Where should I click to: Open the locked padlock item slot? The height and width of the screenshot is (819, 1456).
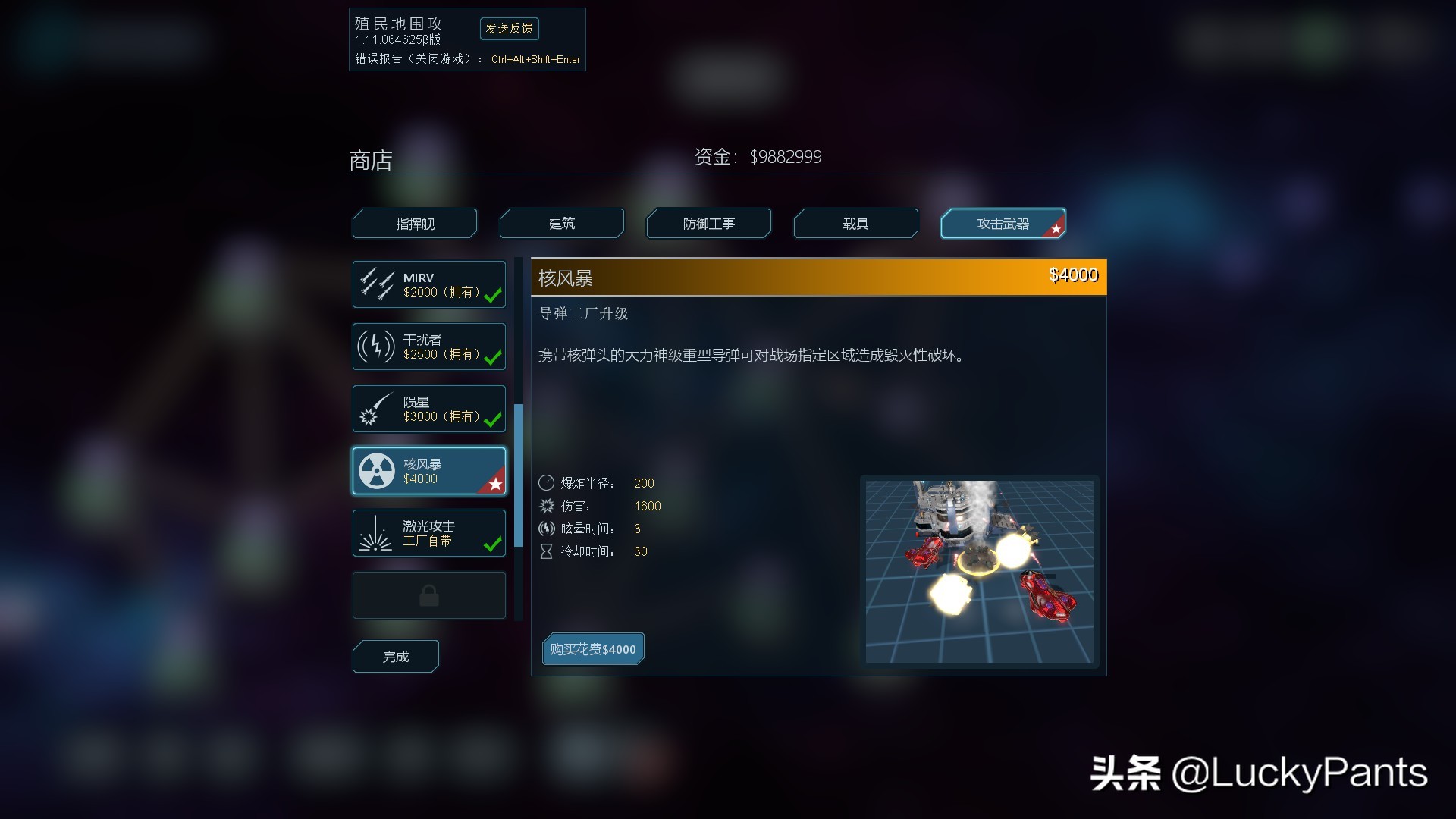click(x=428, y=595)
